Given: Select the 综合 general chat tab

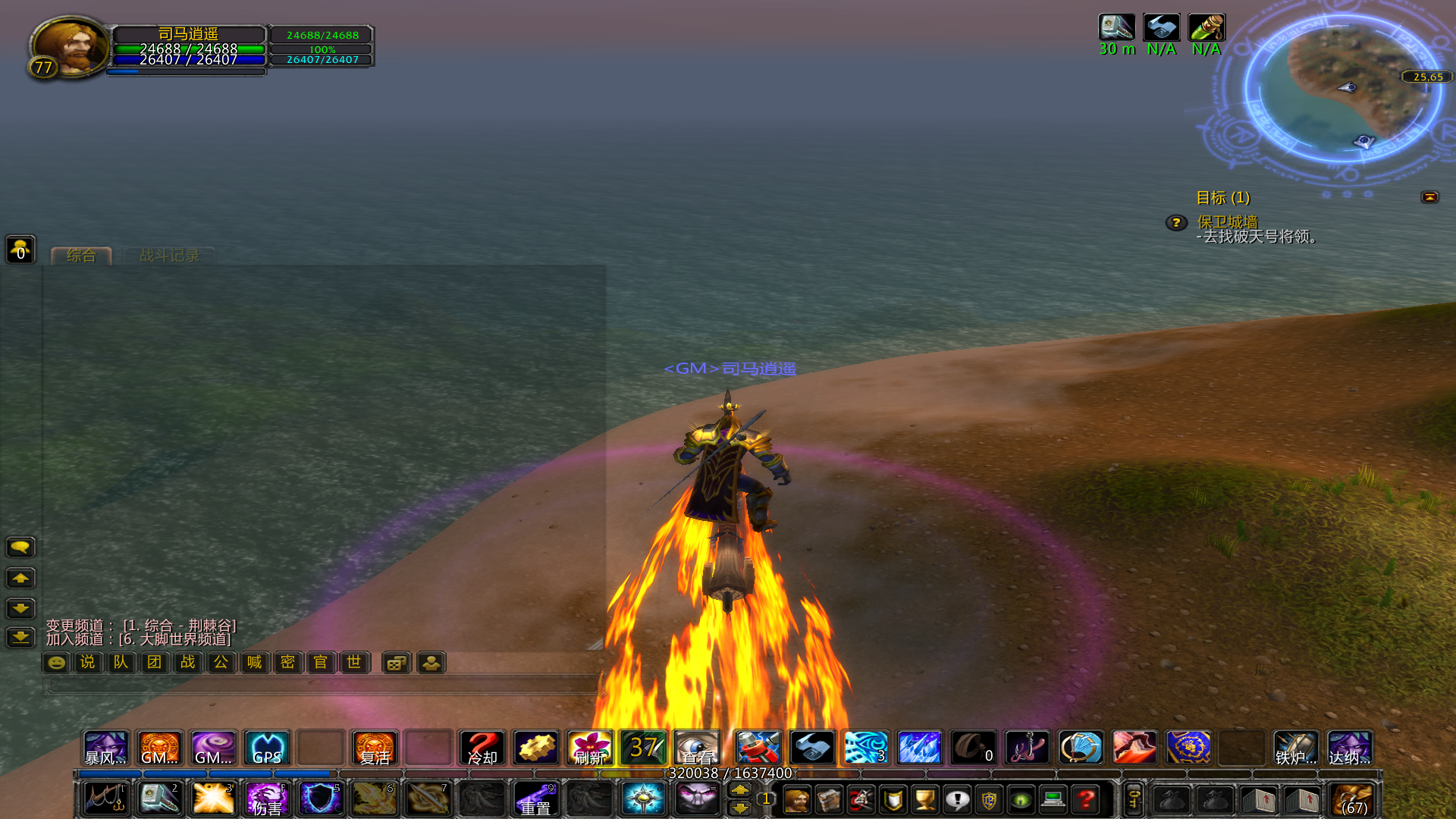Looking at the screenshot, I should [81, 256].
